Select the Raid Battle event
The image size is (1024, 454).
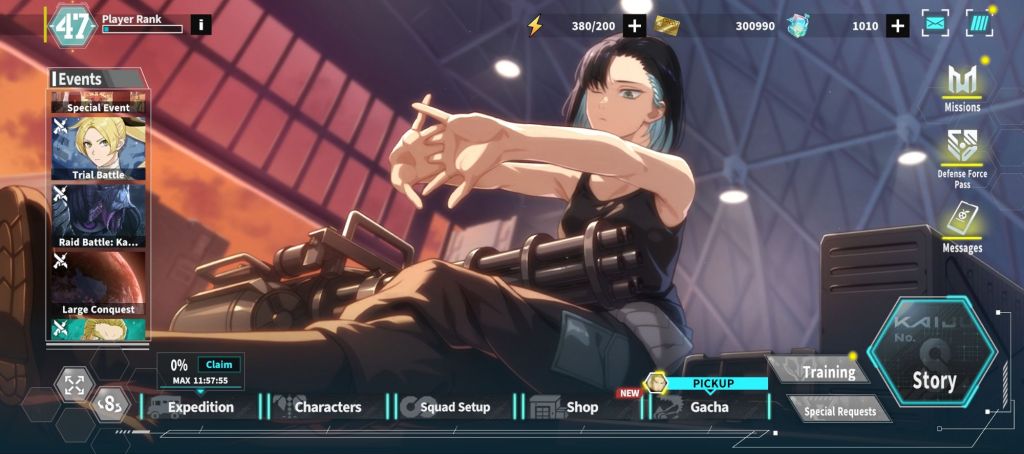(x=99, y=216)
